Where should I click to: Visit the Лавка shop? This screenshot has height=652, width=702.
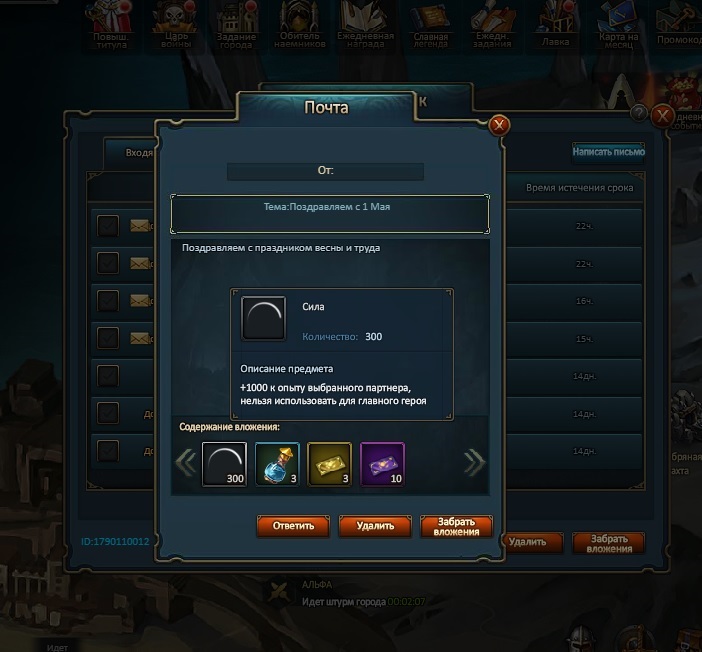(x=555, y=26)
